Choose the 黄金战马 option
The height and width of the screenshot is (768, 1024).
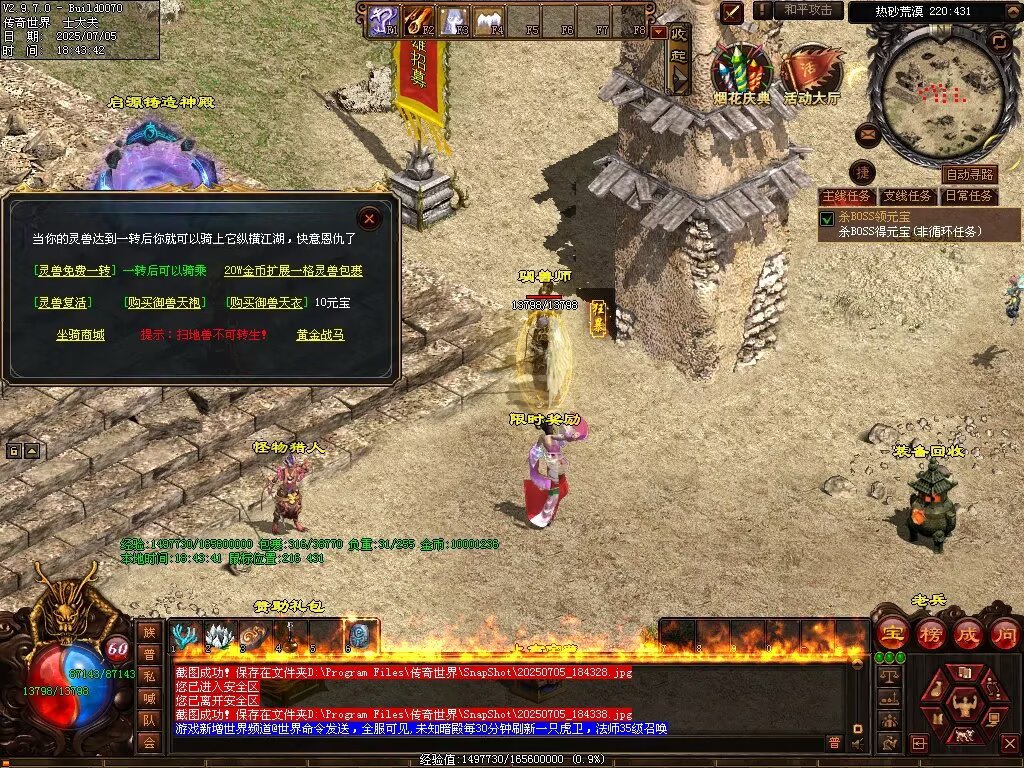tap(320, 335)
